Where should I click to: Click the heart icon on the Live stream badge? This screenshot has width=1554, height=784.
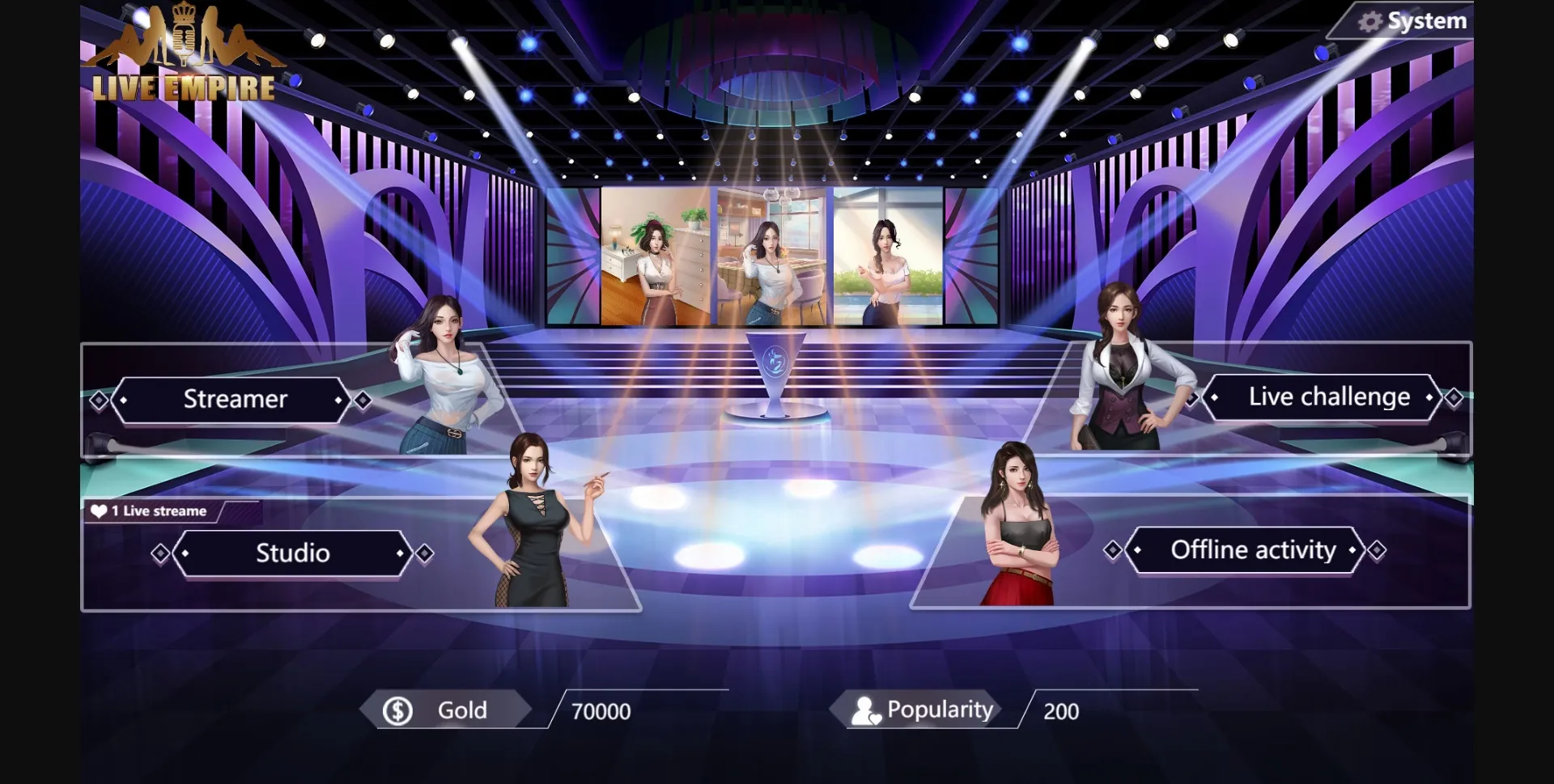99,511
